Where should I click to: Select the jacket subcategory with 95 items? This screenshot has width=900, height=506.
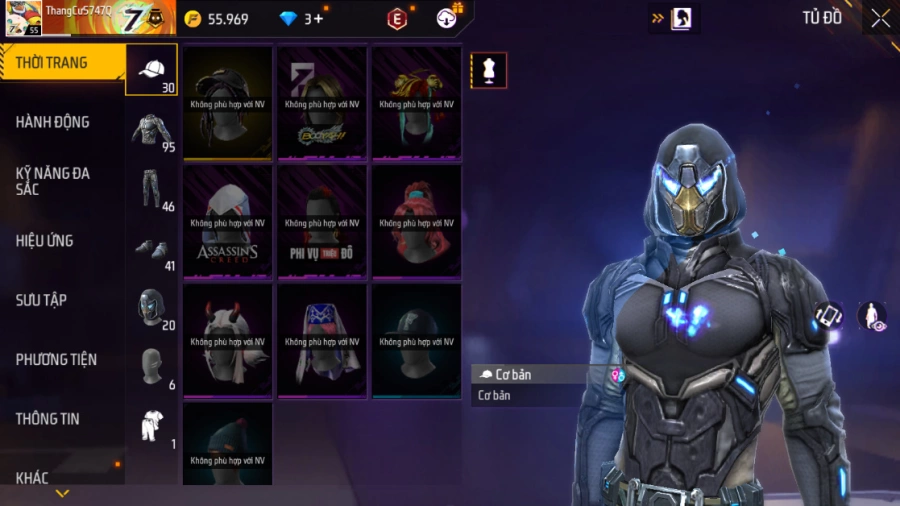[152, 130]
